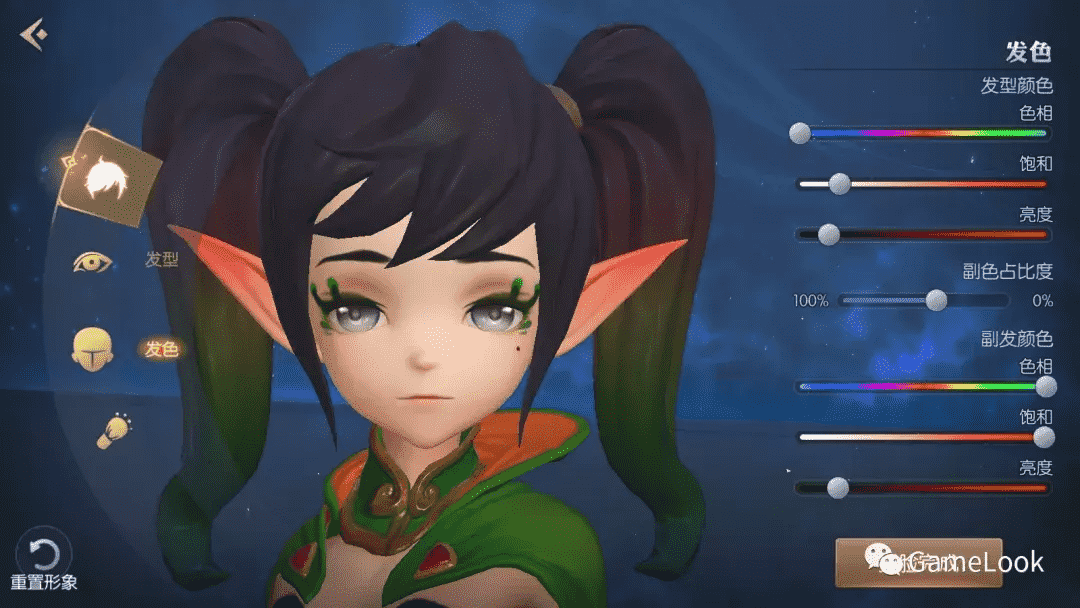Adjust the 副发颜色 色相 hue slider
The height and width of the screenshot is (608, 1080).
(1046, 387)
